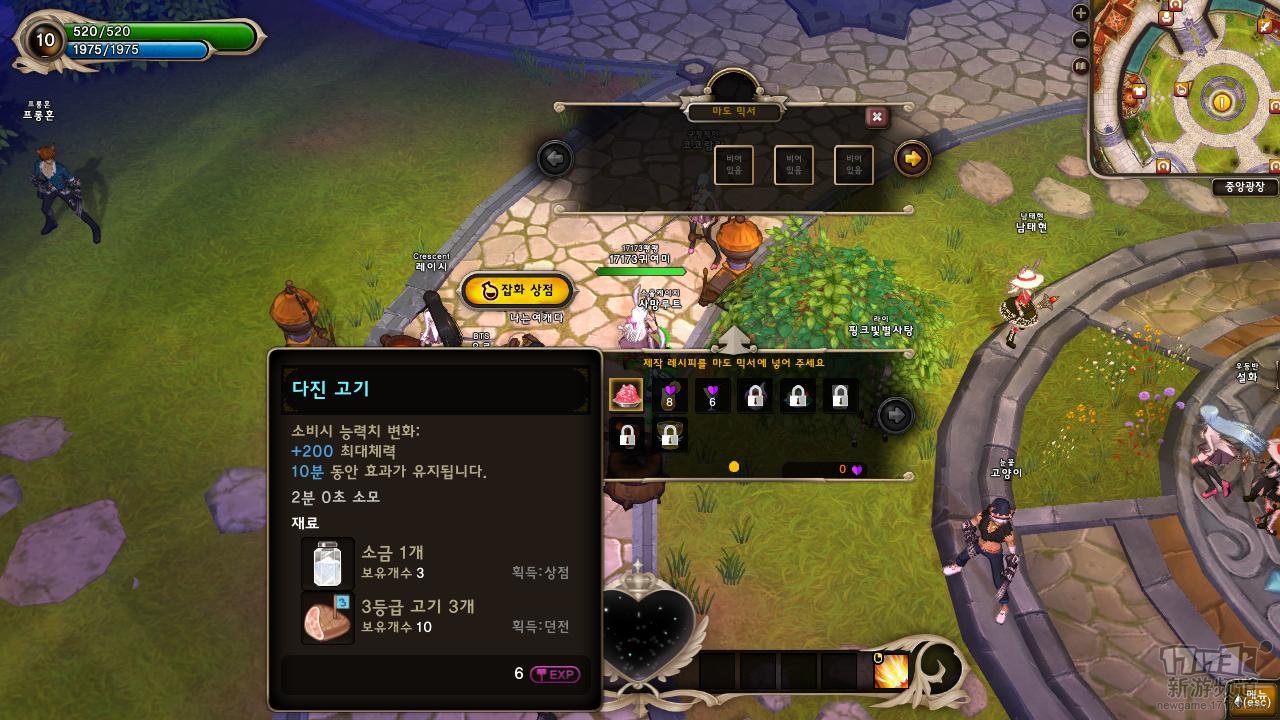
Task: Zoom out the minimap with minus button
Action: click(x=1080, y=40)
